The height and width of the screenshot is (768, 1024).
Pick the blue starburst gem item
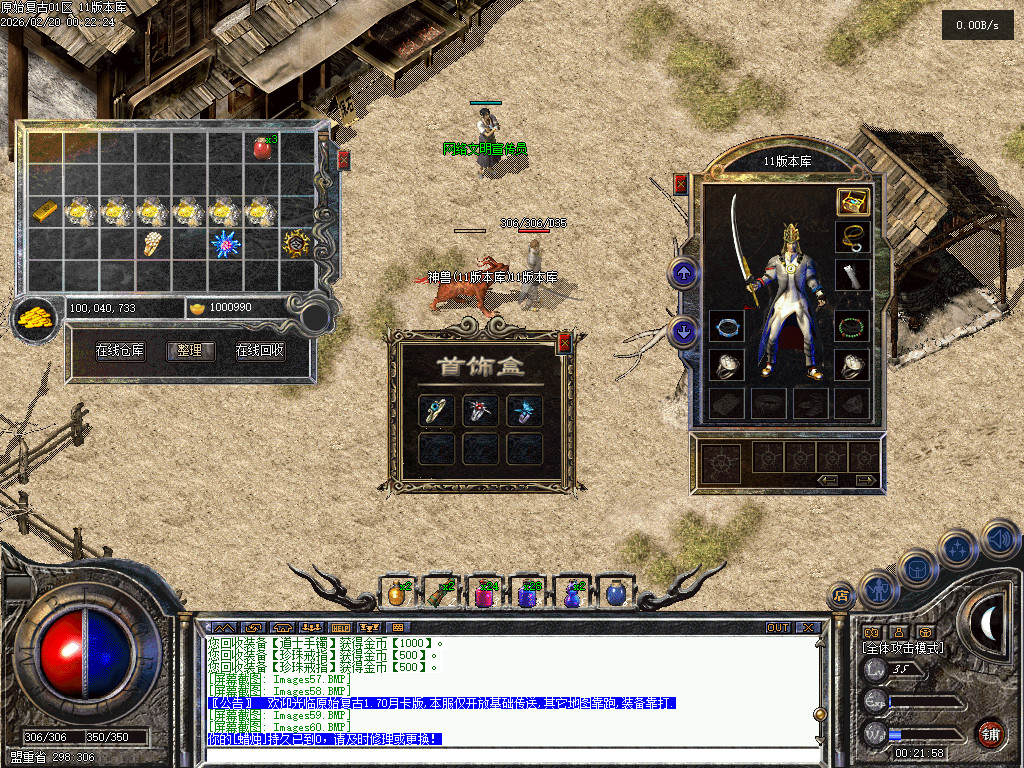[223, 243]
